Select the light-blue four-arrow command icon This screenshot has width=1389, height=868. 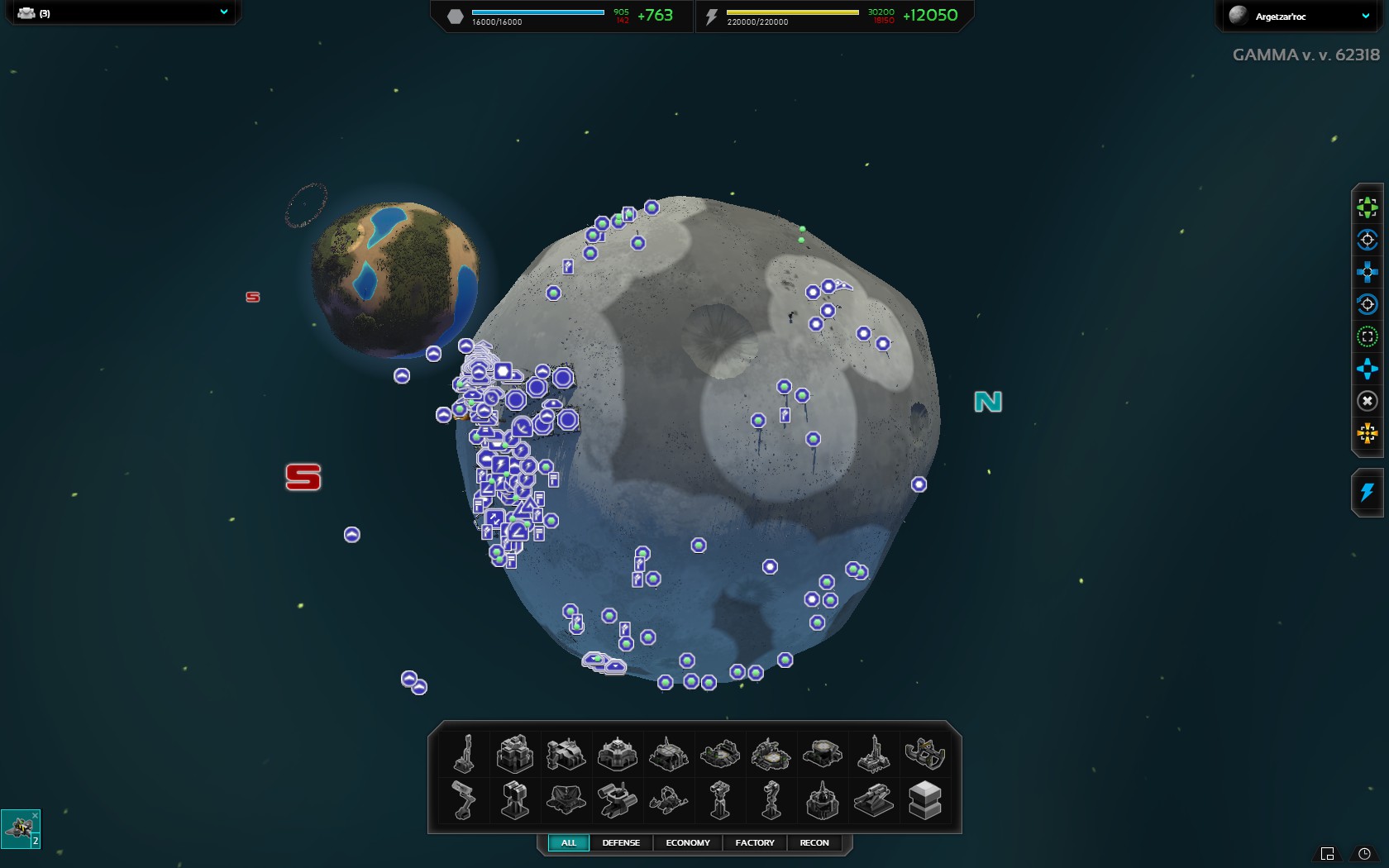click(1368, 369)
